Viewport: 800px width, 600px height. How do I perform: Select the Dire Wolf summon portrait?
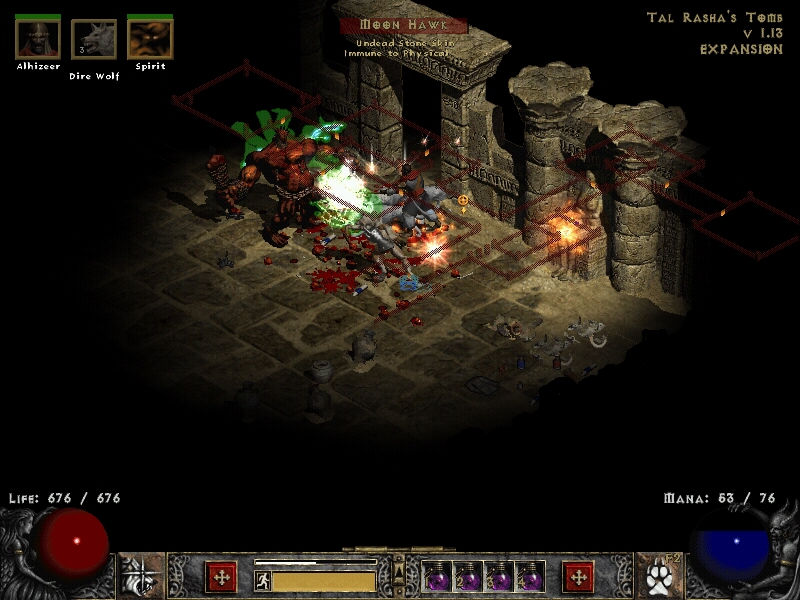[x=94, y=40]
